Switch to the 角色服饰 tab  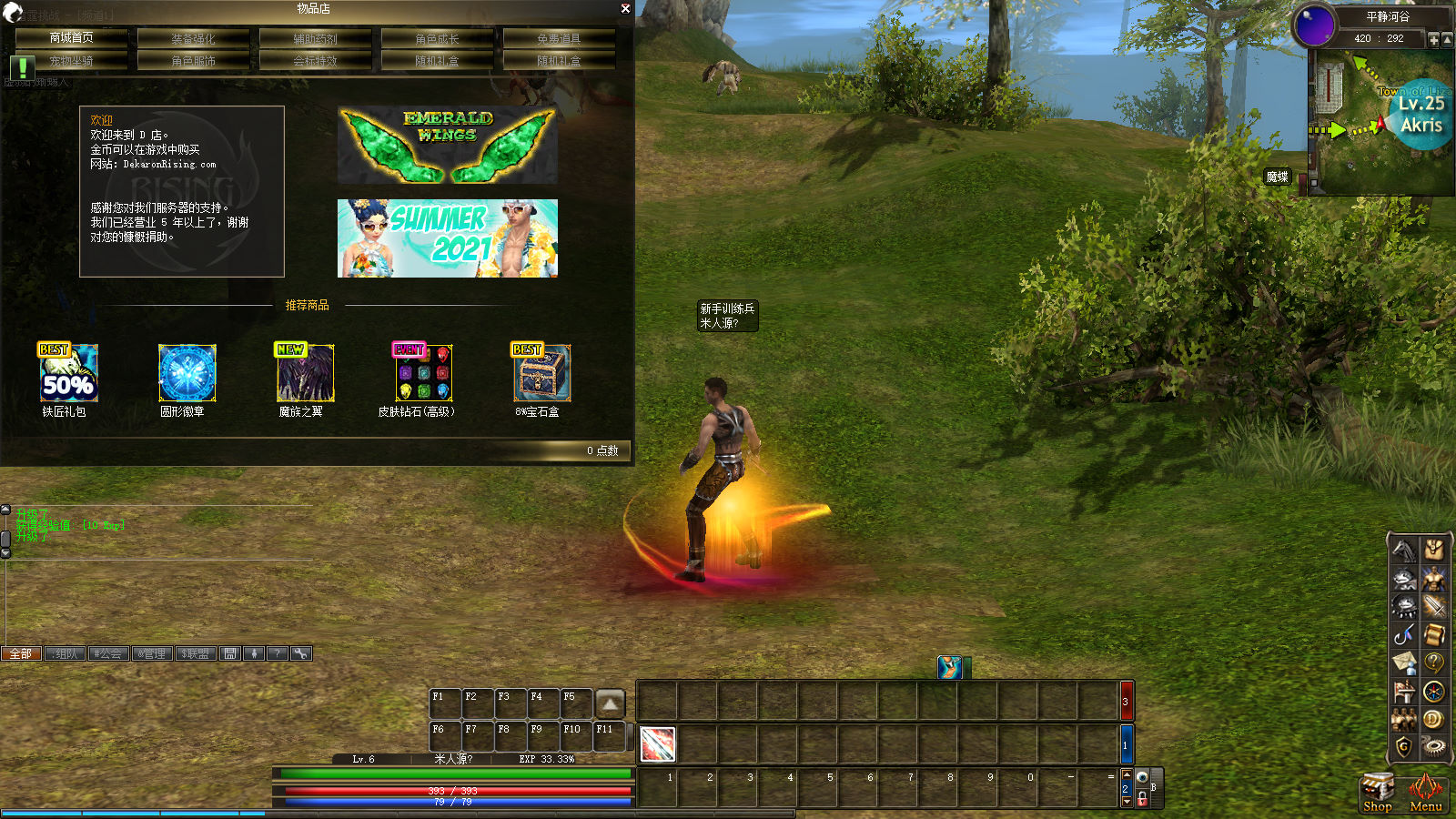[x=193, y=60]
